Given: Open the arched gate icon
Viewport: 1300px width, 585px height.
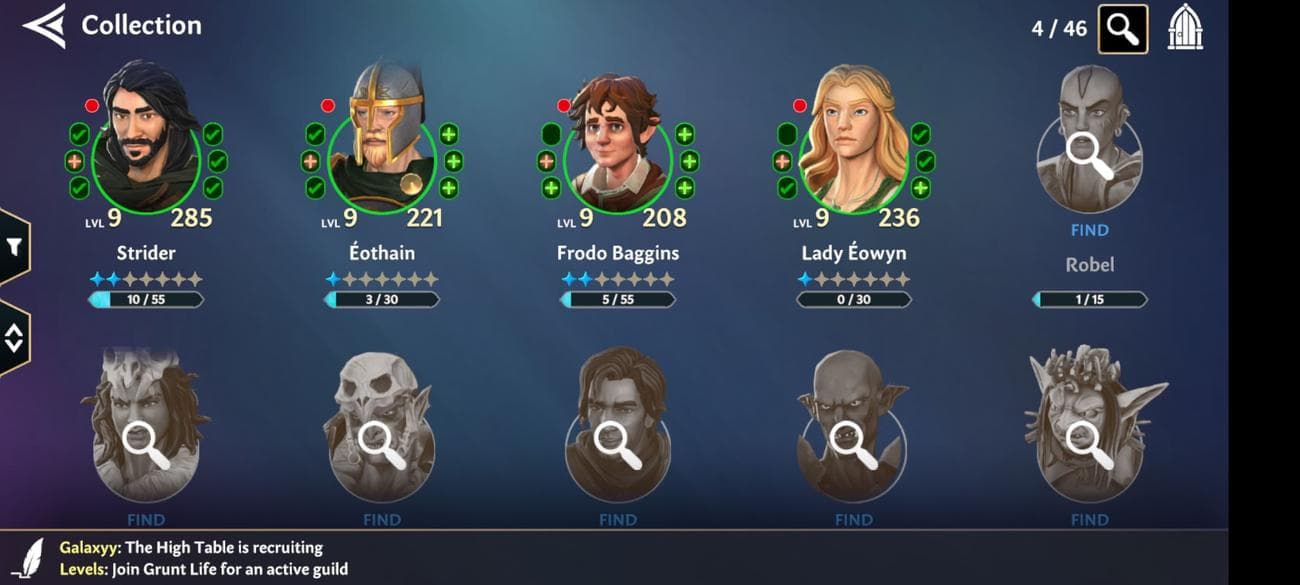Looking at the screenshot, I should (x=1185, y=28).
